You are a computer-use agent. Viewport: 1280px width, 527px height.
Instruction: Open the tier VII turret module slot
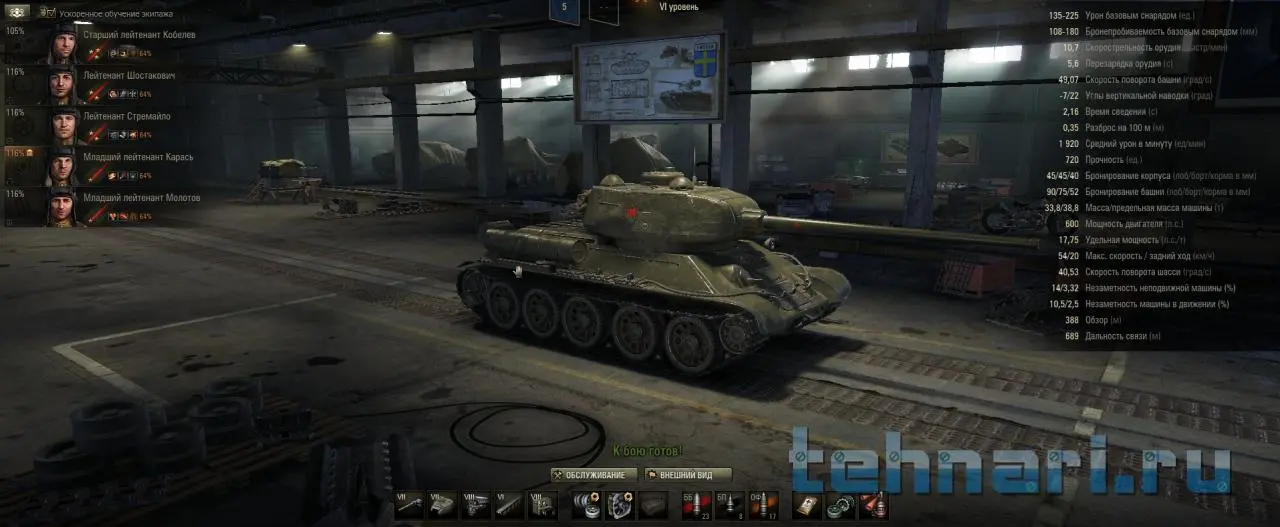click(x=442, y=505)
